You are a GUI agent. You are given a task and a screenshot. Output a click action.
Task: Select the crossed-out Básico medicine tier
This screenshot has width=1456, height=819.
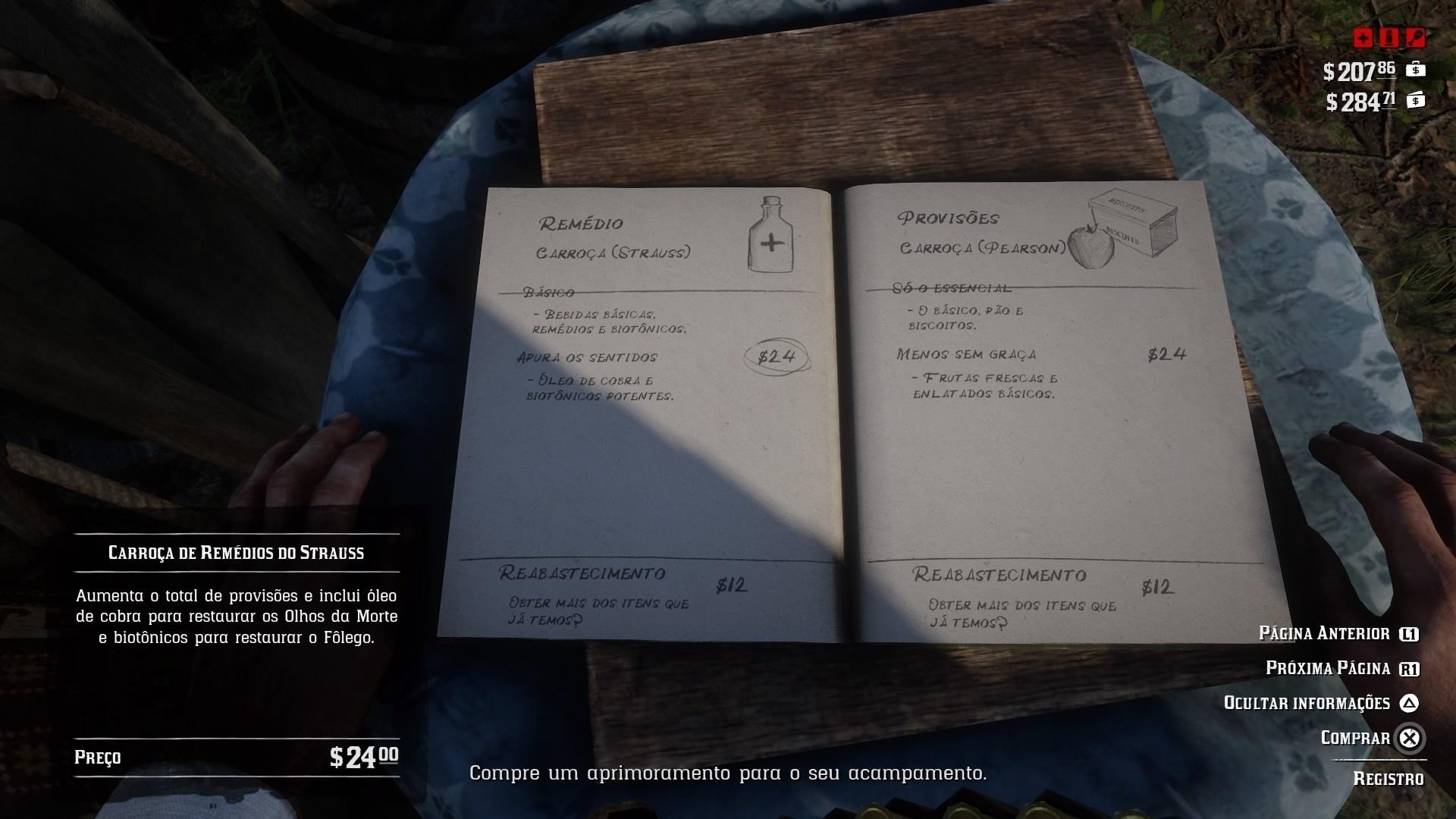pos(549,290)
